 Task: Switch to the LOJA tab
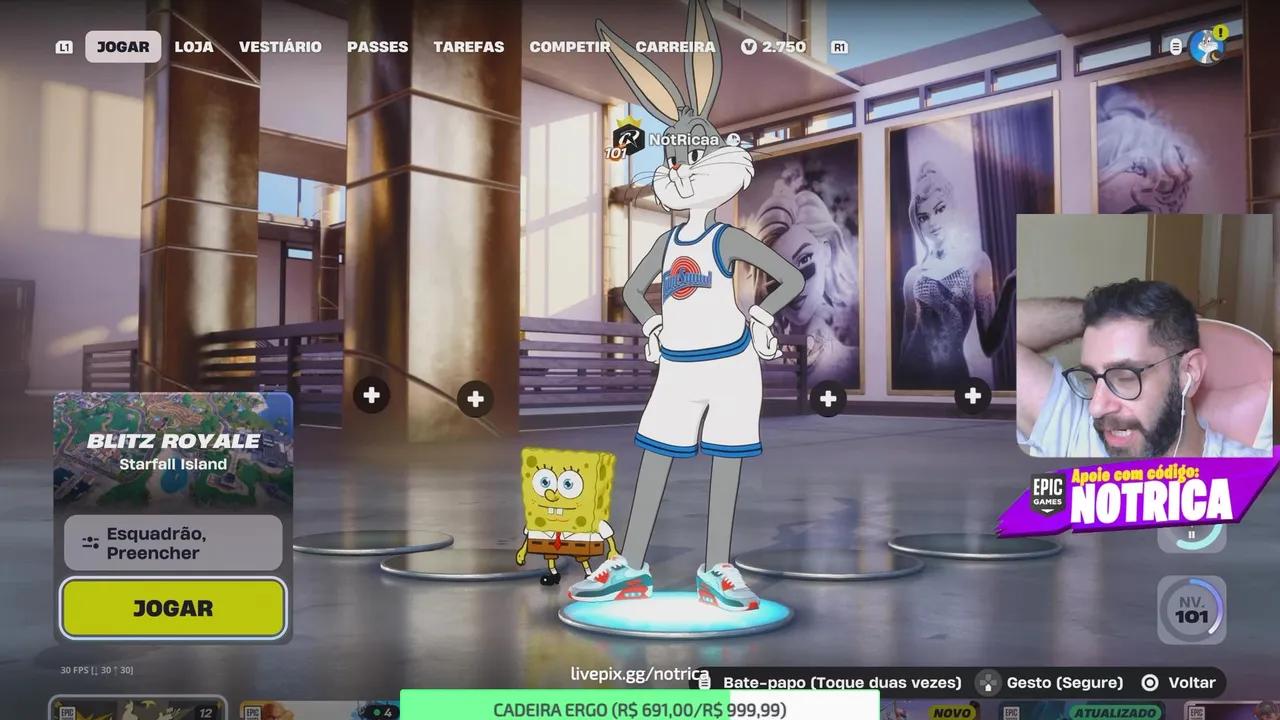coord(193,46)
